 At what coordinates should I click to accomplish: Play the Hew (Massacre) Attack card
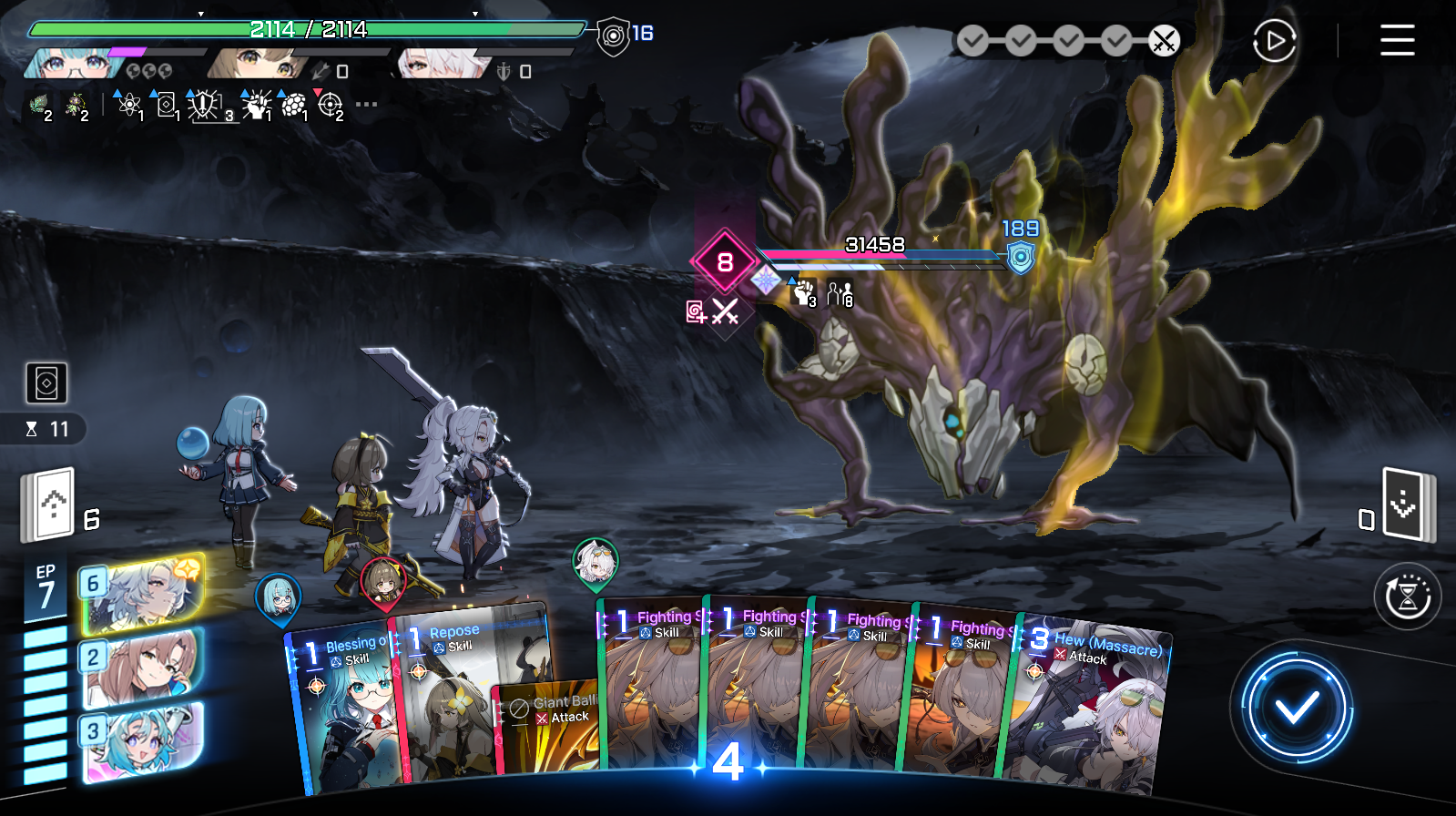tap(1093, 710)
